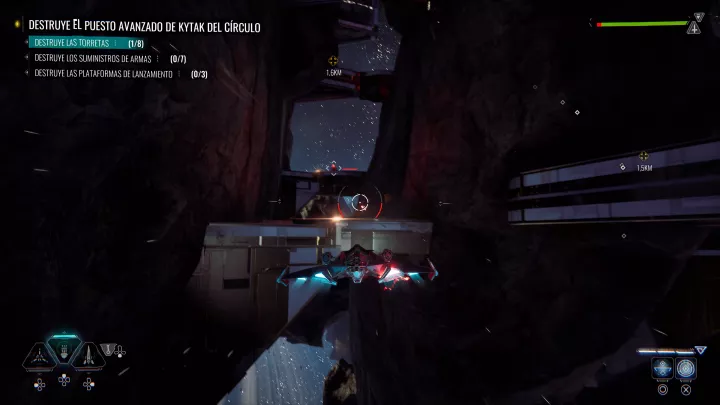Select the 'Destruye las torretas' objective
720x405 pixels.
pos(72,44)
